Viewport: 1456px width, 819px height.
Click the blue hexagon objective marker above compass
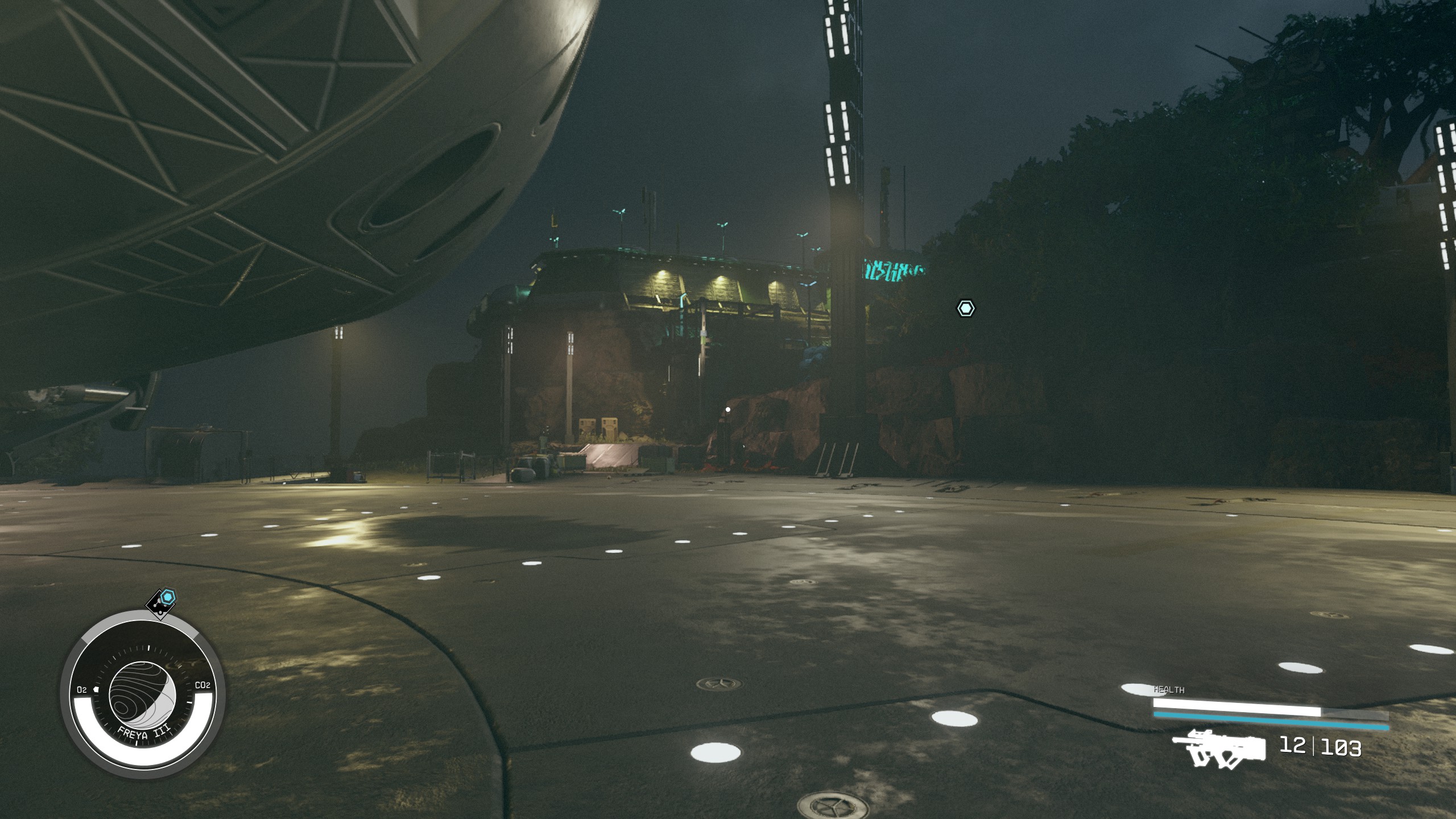tap(169, 597)
